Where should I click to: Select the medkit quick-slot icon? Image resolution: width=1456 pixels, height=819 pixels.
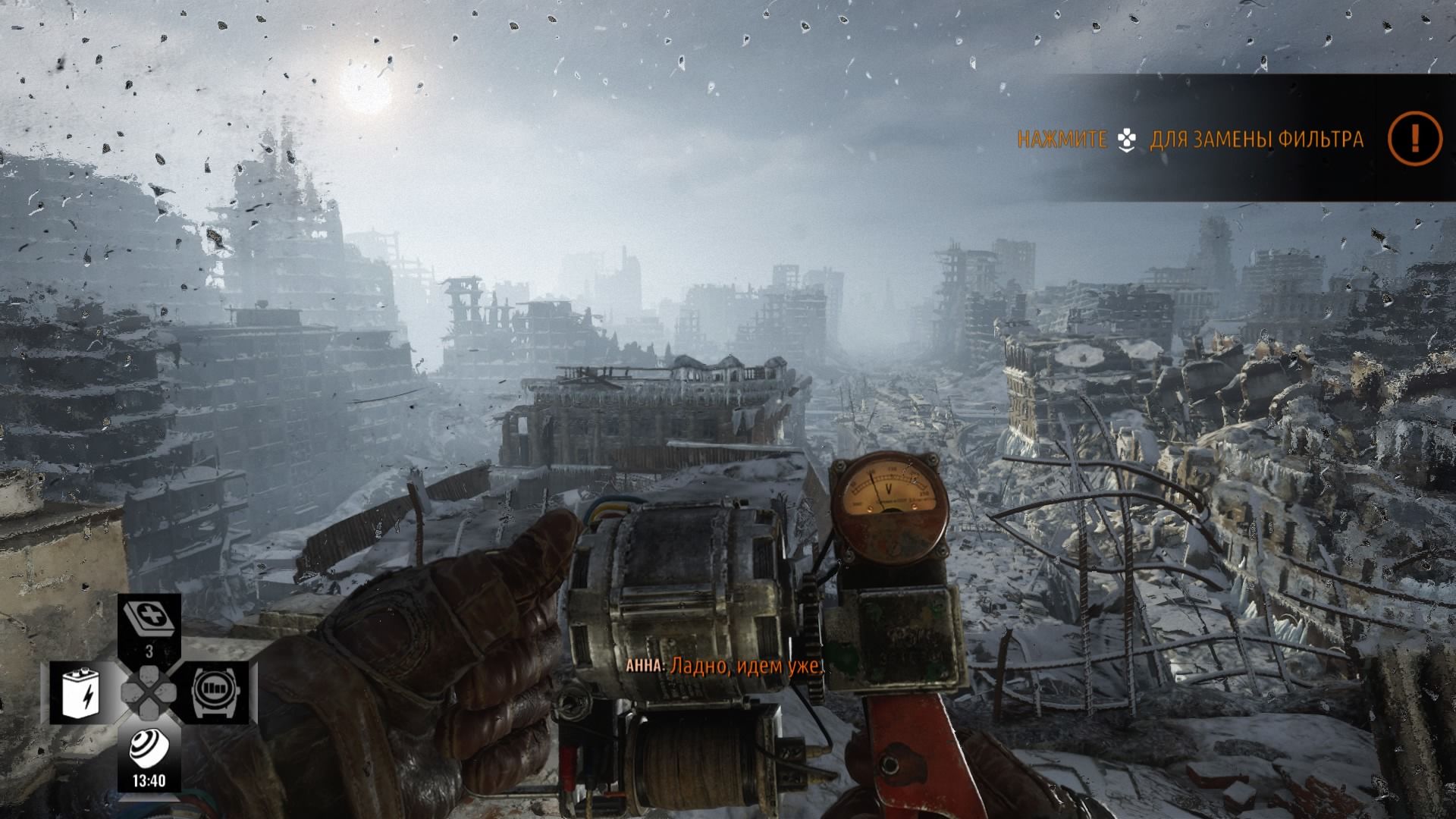pos(149,617)
